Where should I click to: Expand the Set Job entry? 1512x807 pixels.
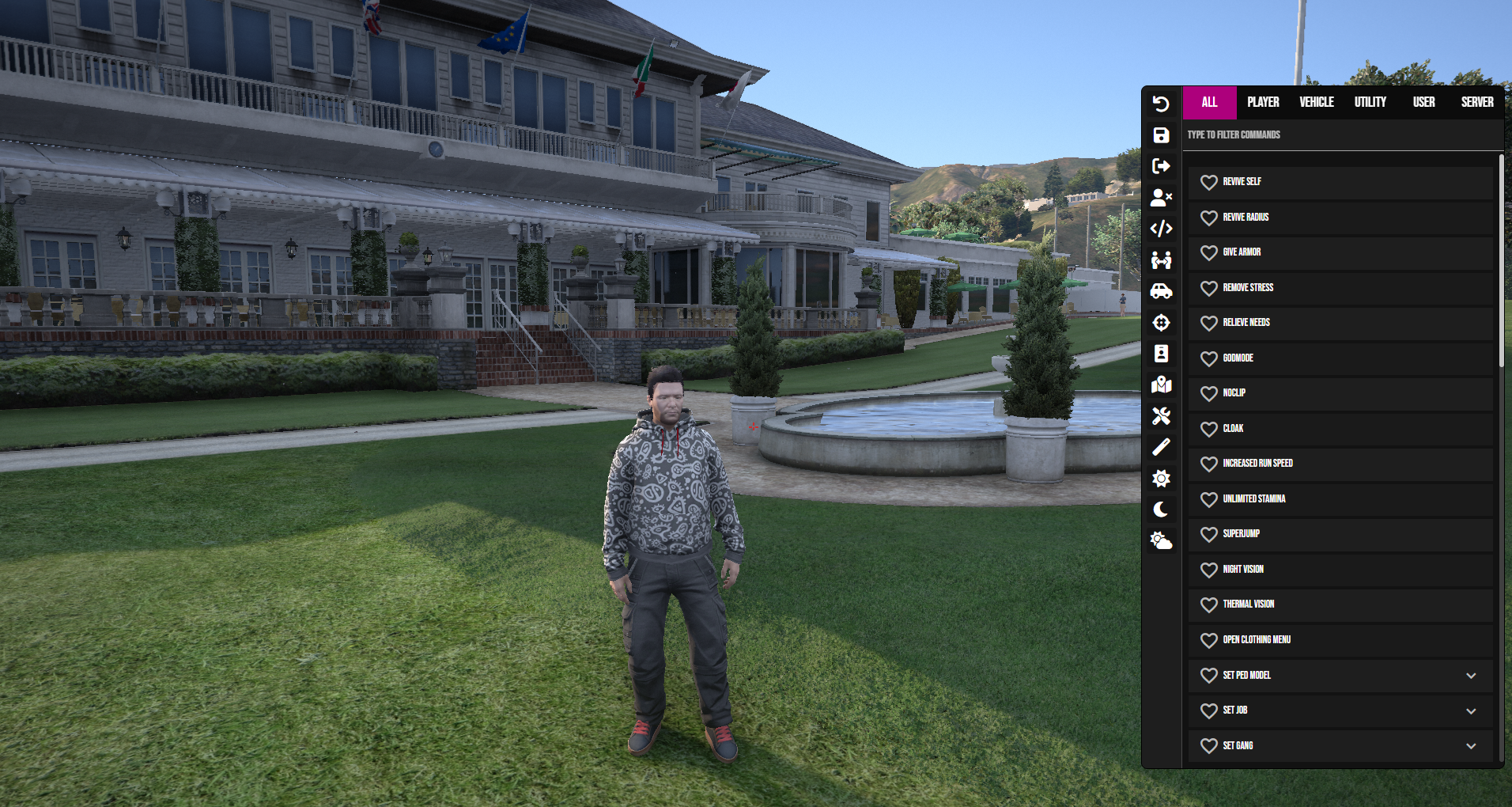[x=1469, y=710]
